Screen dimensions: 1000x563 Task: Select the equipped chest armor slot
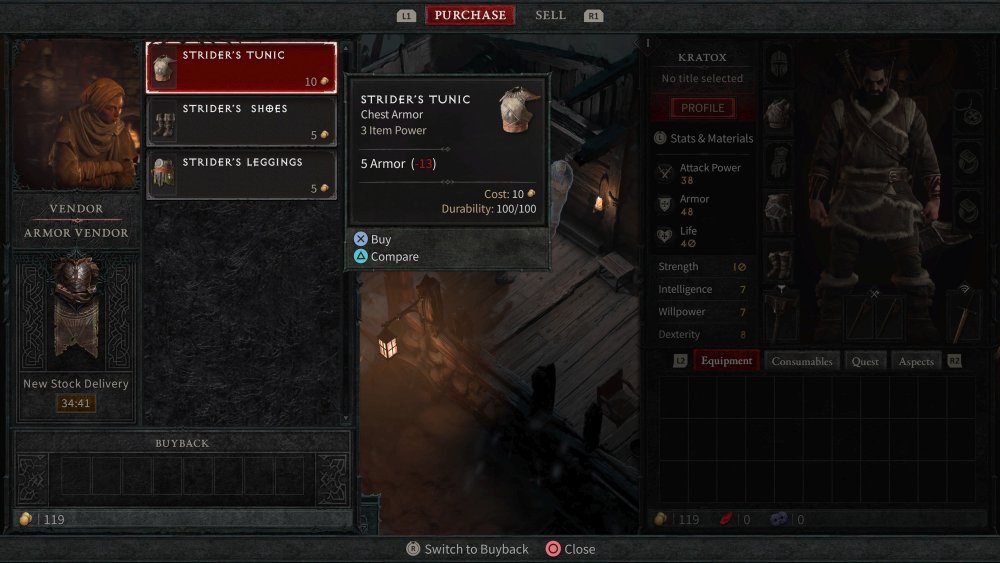(779, 113)
